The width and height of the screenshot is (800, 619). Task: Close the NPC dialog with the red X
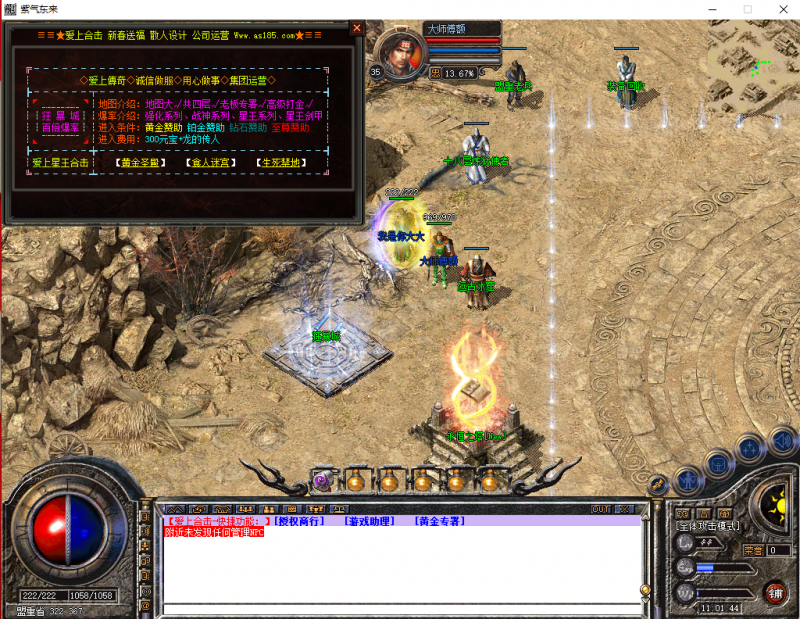tap(356, 29)
